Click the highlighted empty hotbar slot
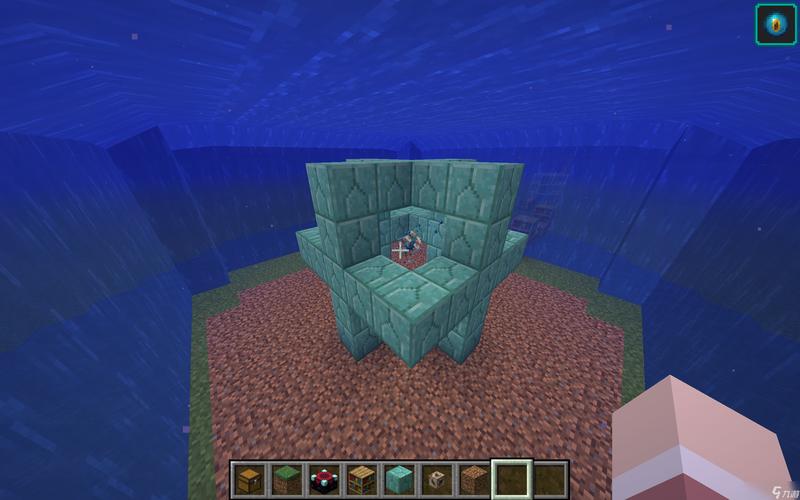This screenshot has height=500, width=800. [x=511, y=479]
